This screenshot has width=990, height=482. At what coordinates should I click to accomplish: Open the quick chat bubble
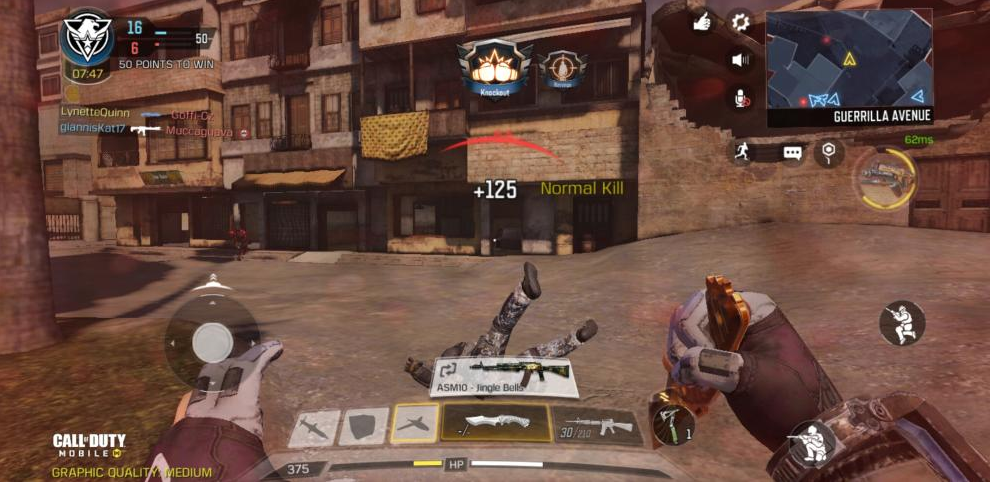tap(792, 153)
